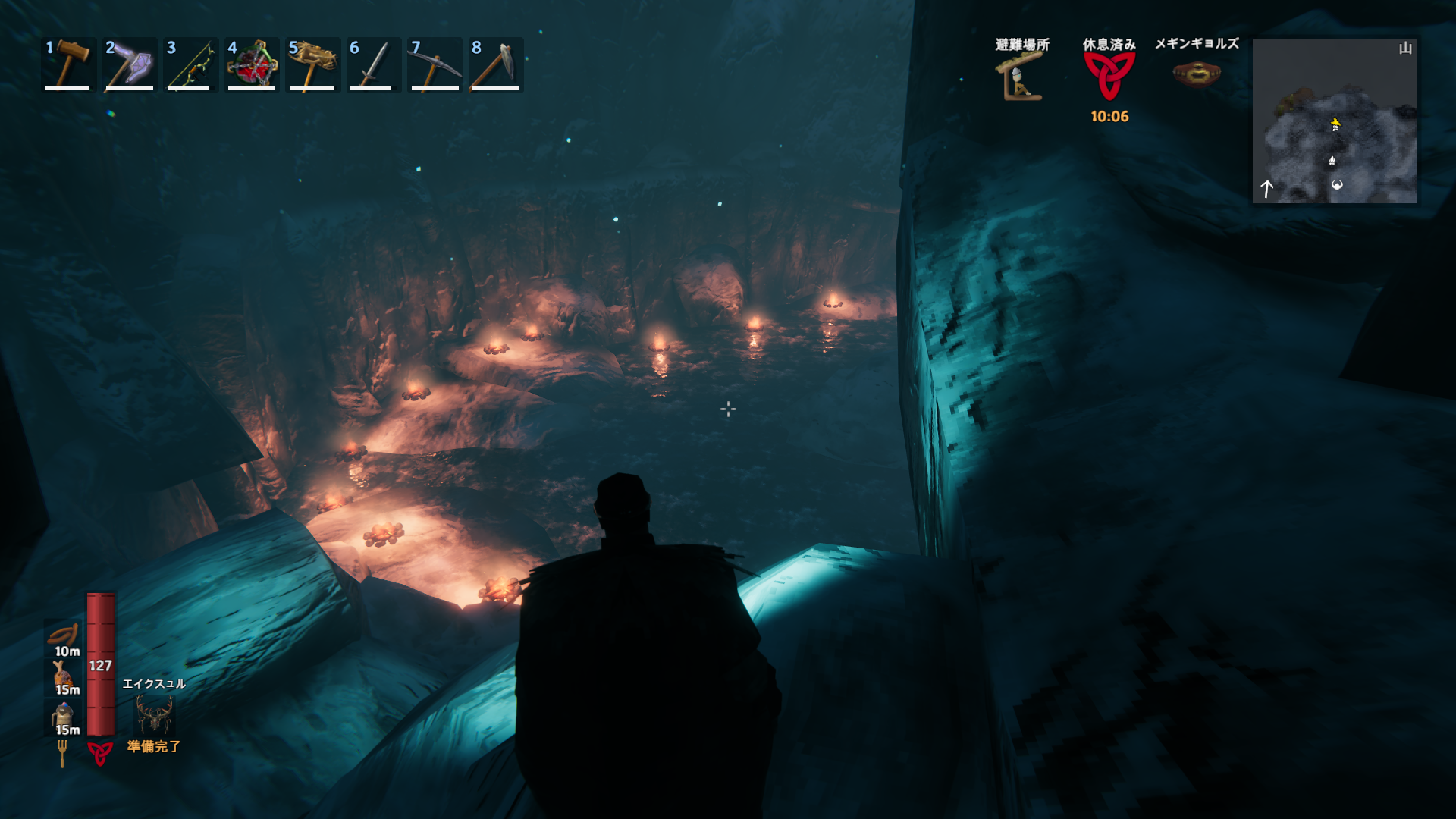Select the bow in hotbar slot 3

point(190,64)
